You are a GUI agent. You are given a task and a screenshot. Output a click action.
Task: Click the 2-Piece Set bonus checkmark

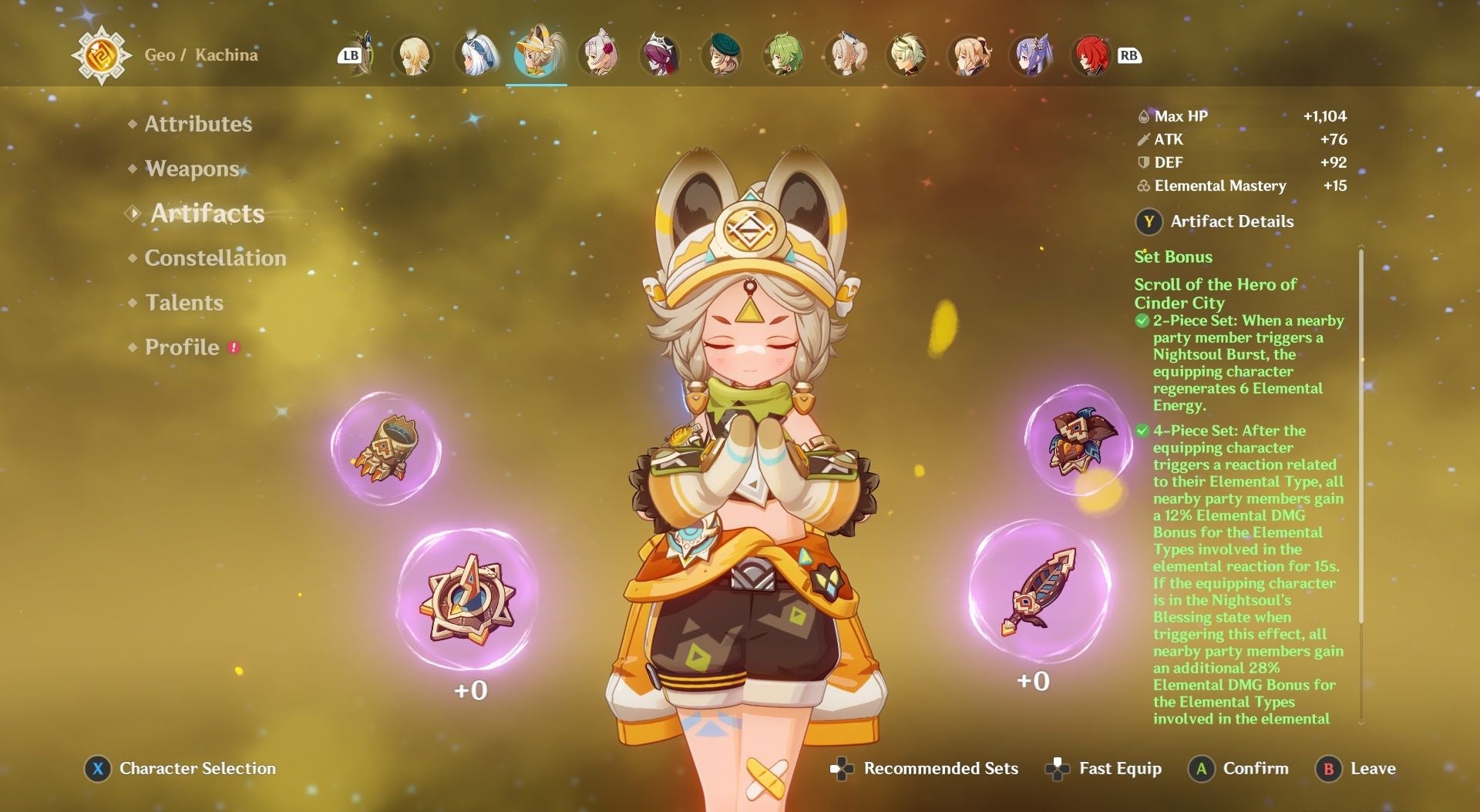coord(1141,321)
